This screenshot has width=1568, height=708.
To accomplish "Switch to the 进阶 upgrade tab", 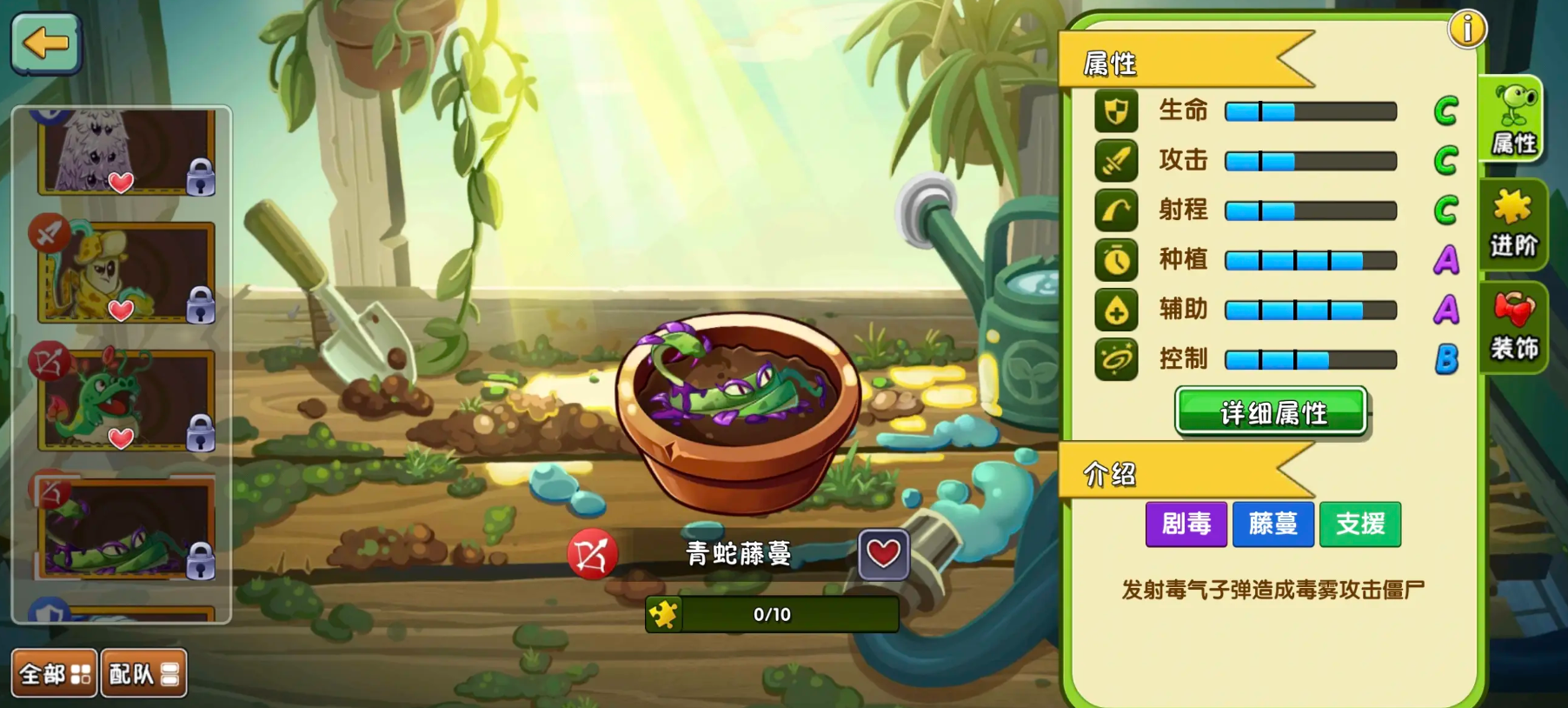I will tap(1514, 224).
